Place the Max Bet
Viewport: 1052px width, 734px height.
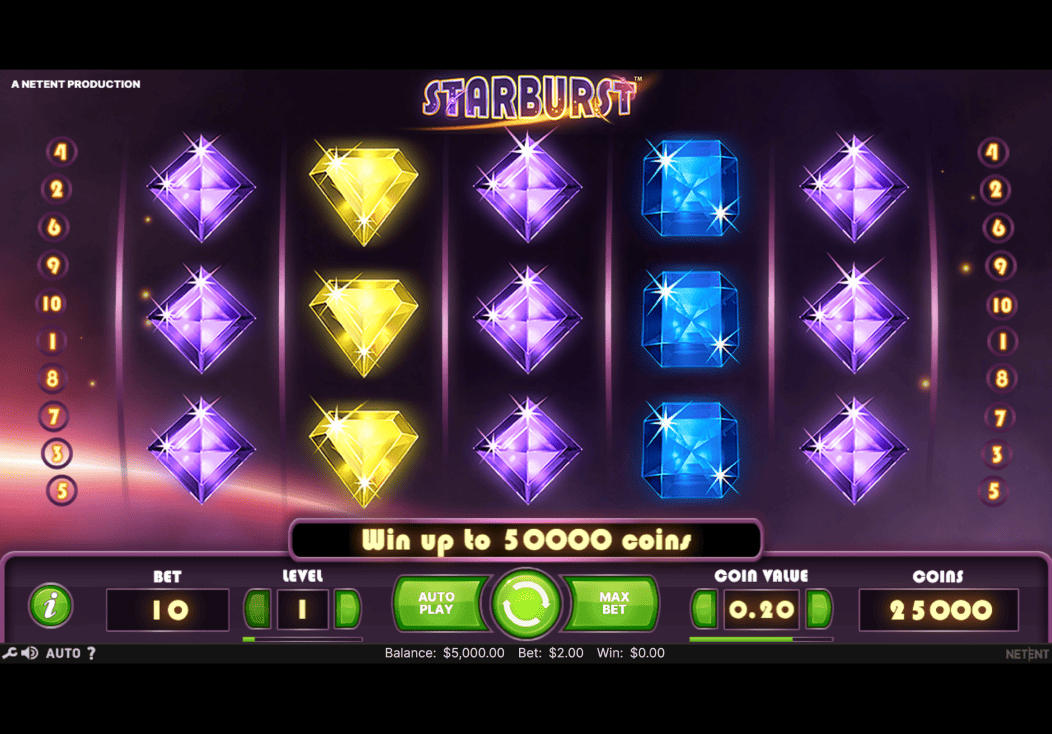pos(613,604)
